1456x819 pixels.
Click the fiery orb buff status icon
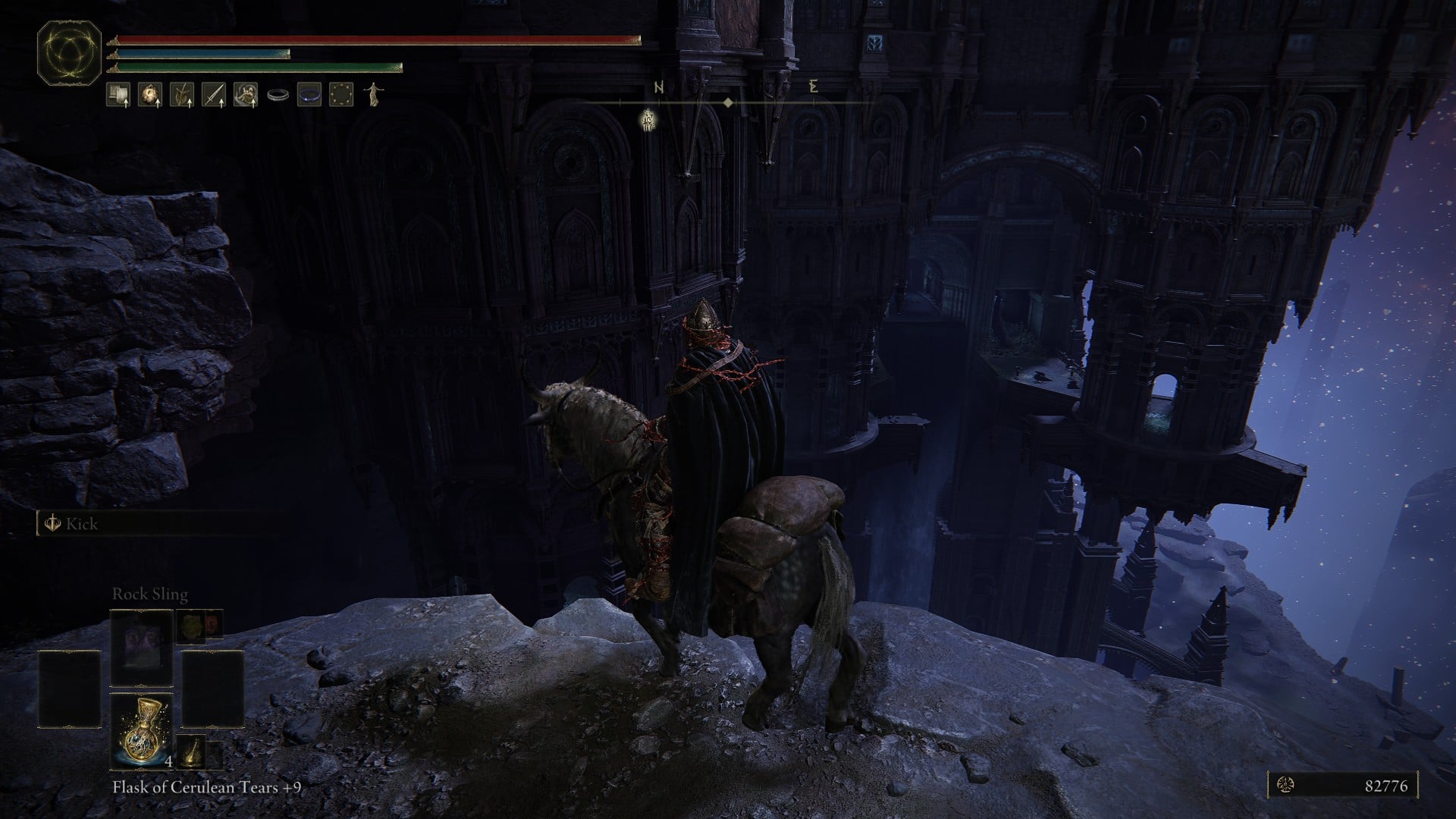pos(149,95)
